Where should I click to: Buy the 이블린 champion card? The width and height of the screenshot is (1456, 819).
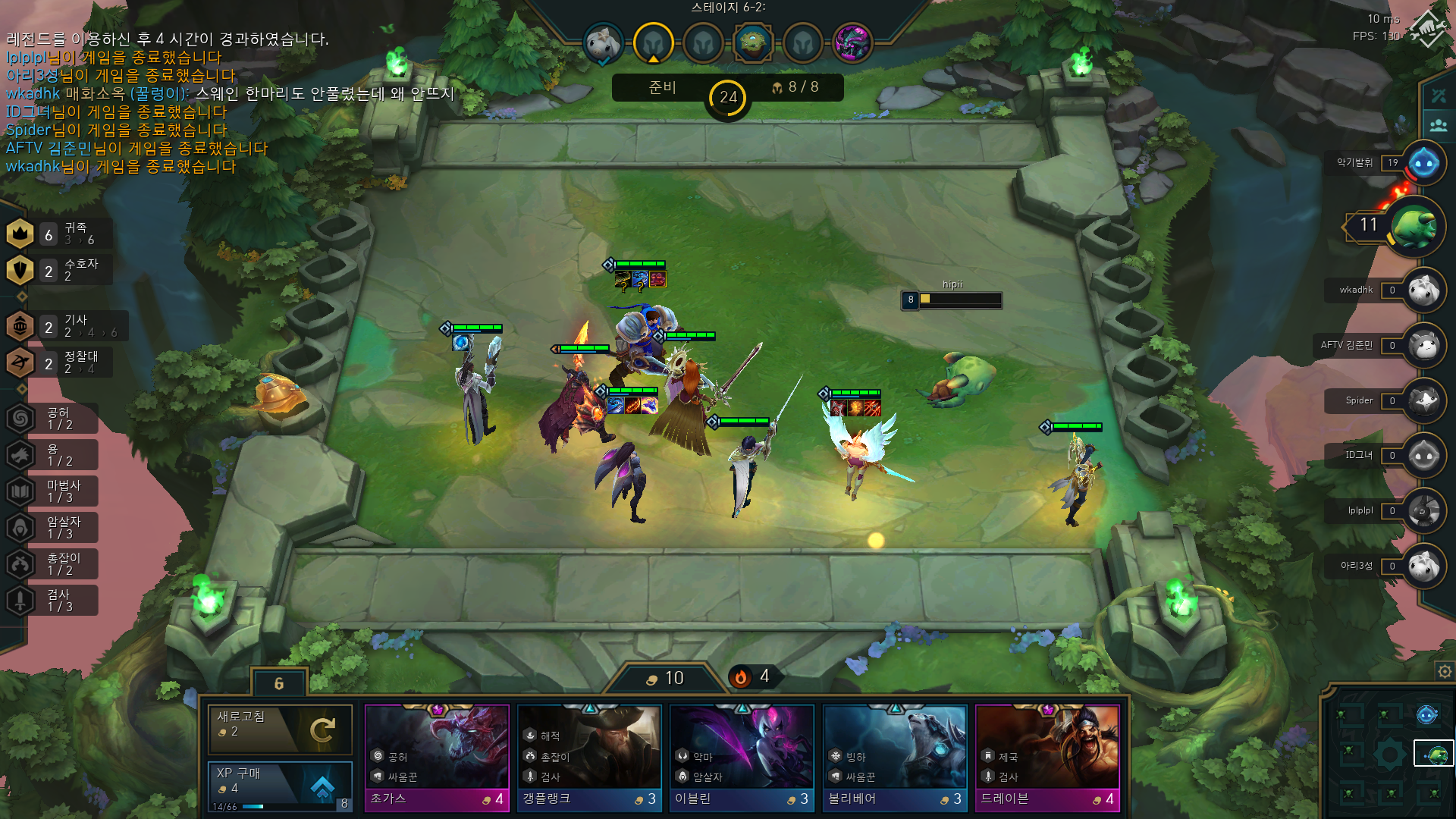click(x=742, y=757)
